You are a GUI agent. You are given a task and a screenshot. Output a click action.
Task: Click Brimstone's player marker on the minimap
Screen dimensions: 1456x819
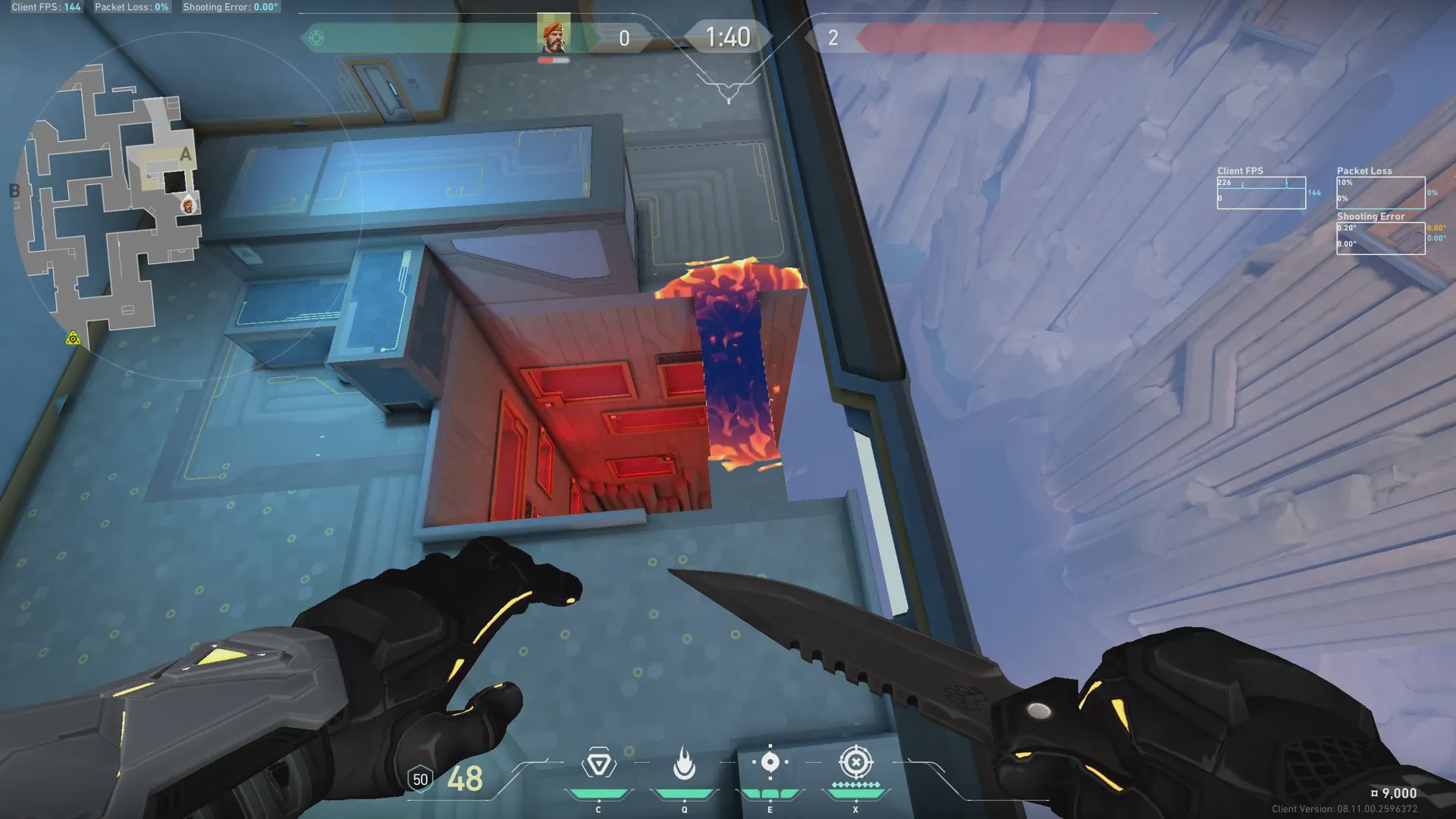coord(188,205)
